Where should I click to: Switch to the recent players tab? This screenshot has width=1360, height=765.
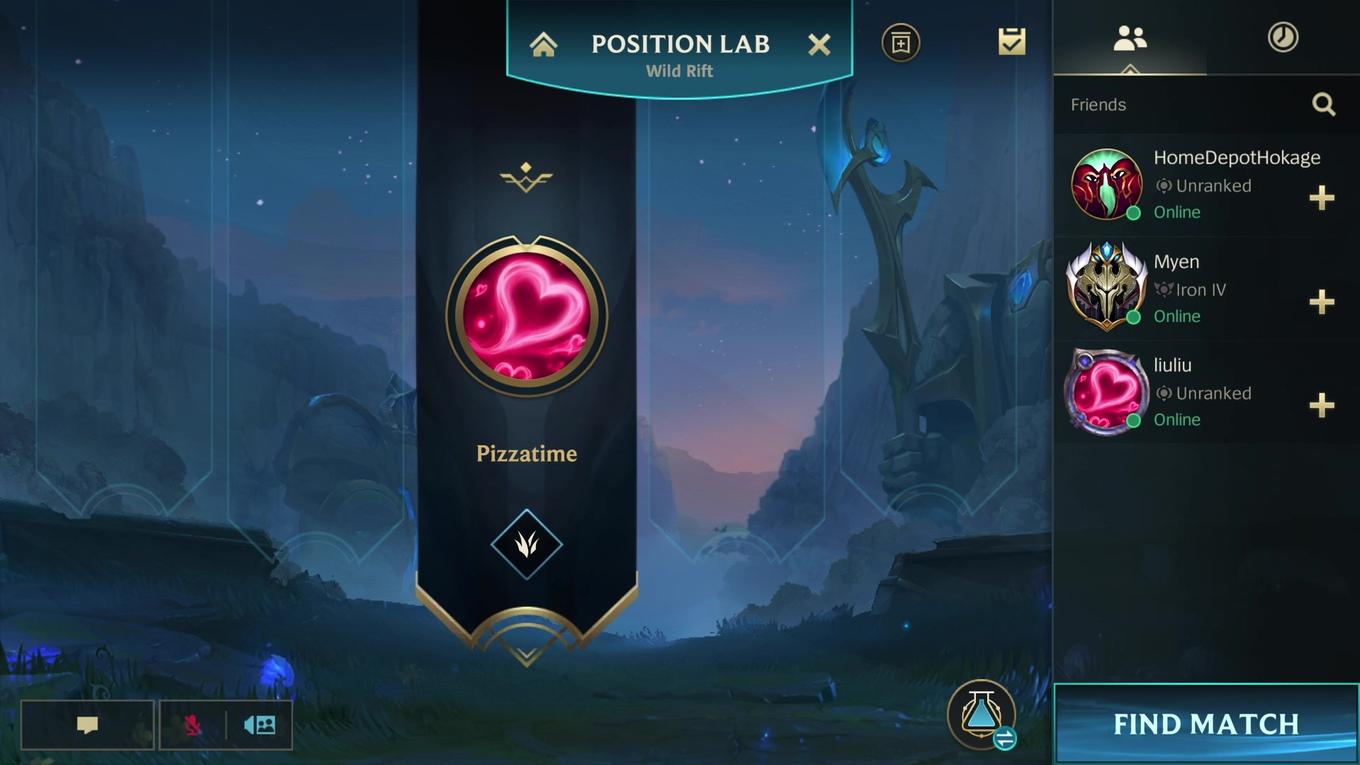pos(1282,37)
